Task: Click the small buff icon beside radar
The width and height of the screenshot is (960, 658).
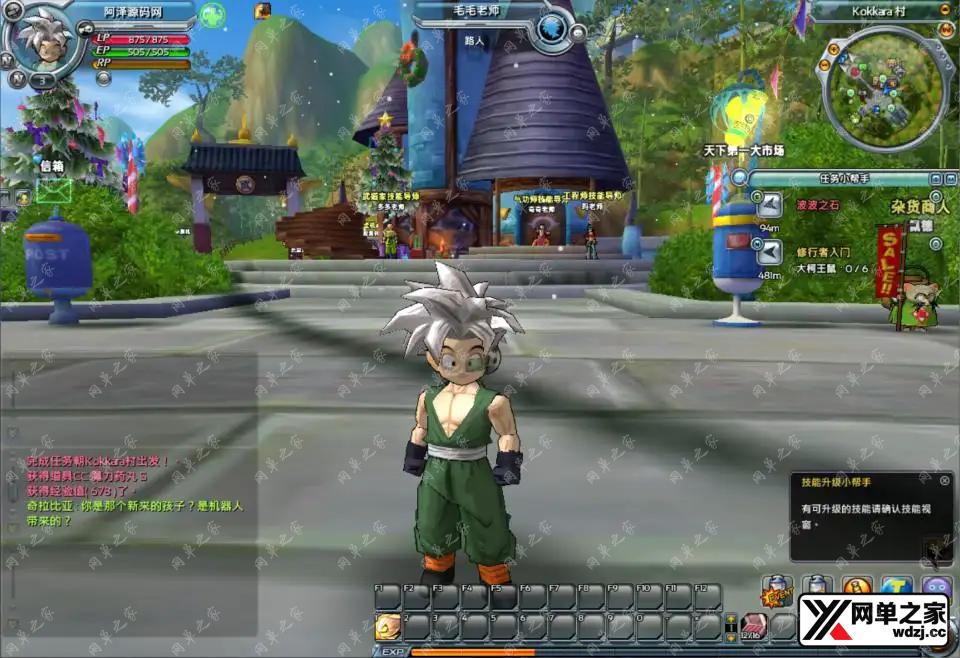Action: point(263,11)
